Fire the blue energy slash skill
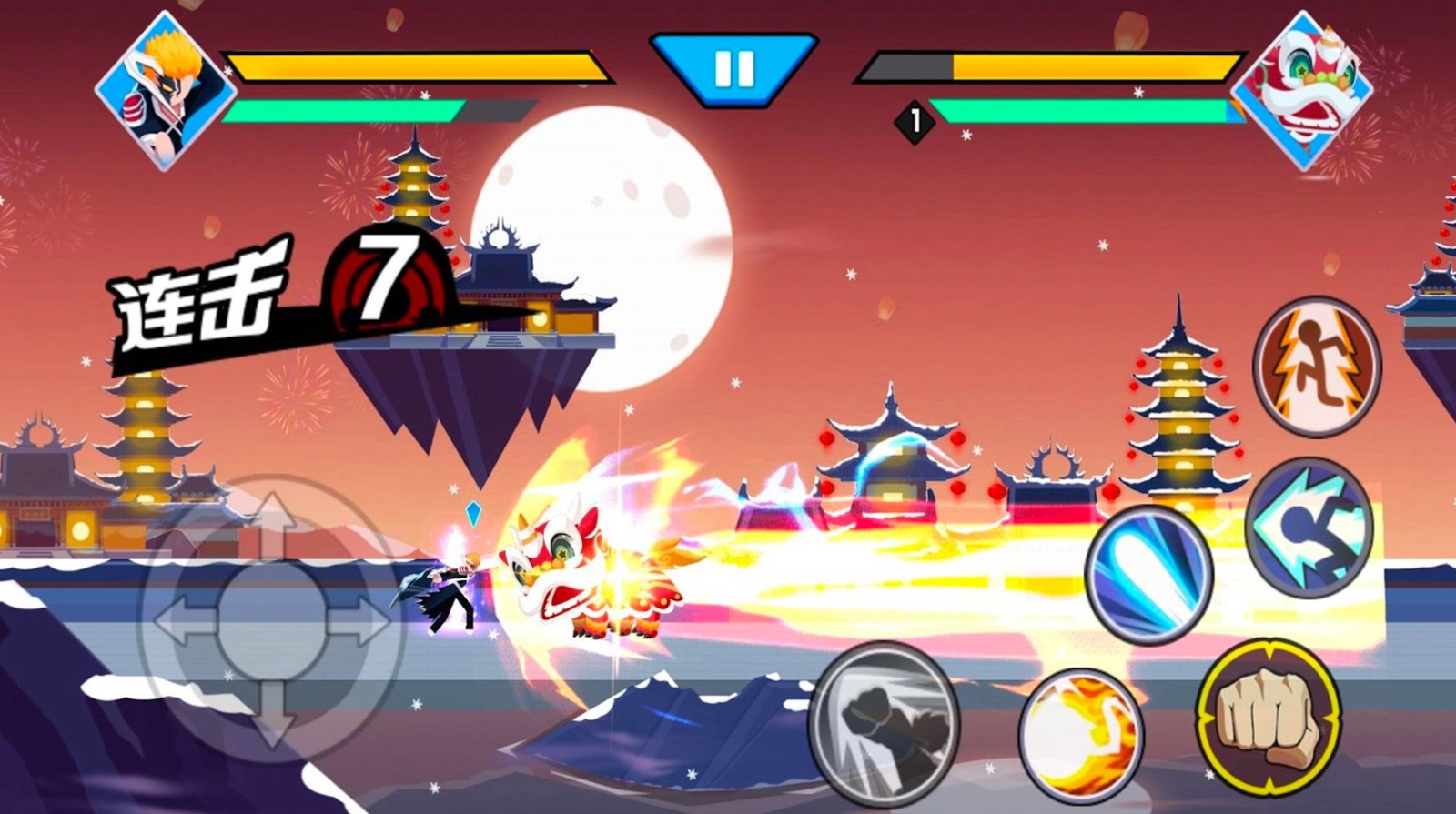This screenshot has width=1456, height=814. 1149,576
